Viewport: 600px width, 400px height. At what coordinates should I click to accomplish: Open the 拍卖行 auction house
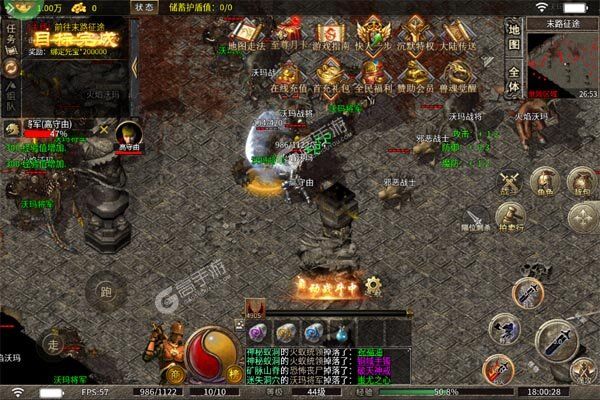point(510,215)
